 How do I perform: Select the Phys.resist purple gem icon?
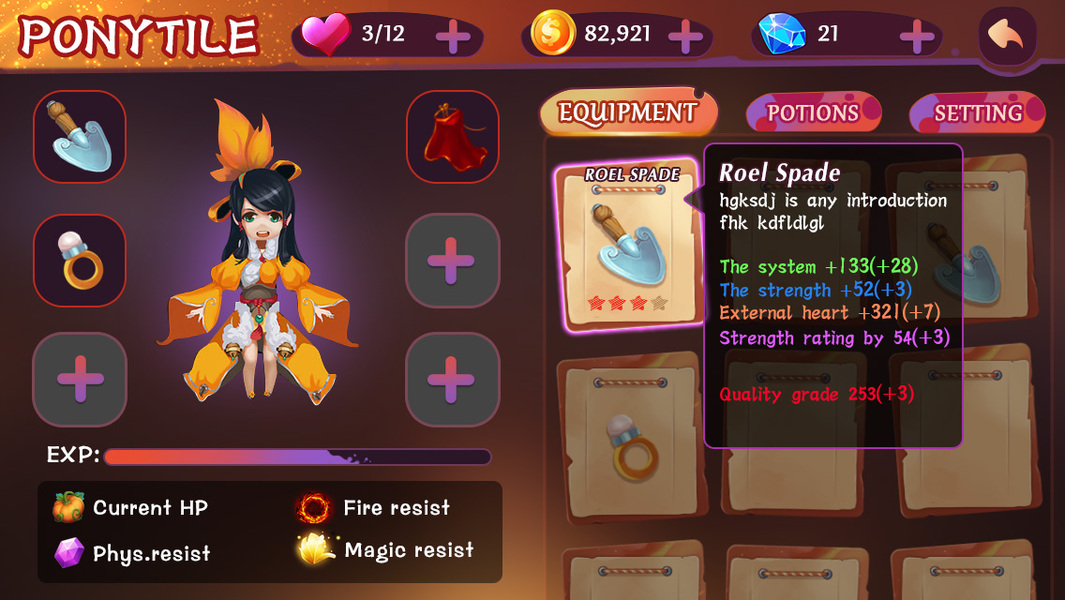click(68, 552)
